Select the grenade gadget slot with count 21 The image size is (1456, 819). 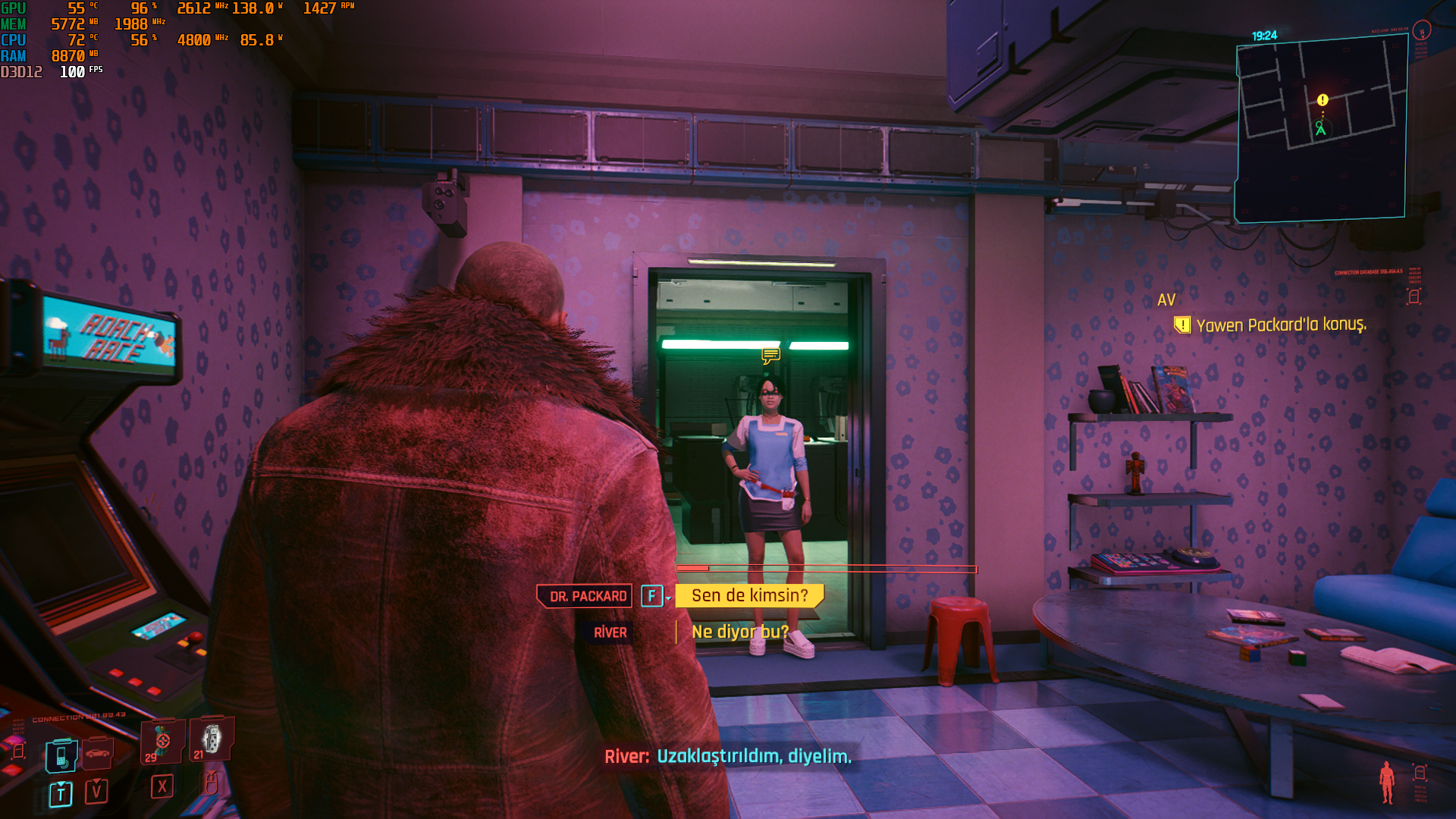pyautogui.click(x=212, y=739)
